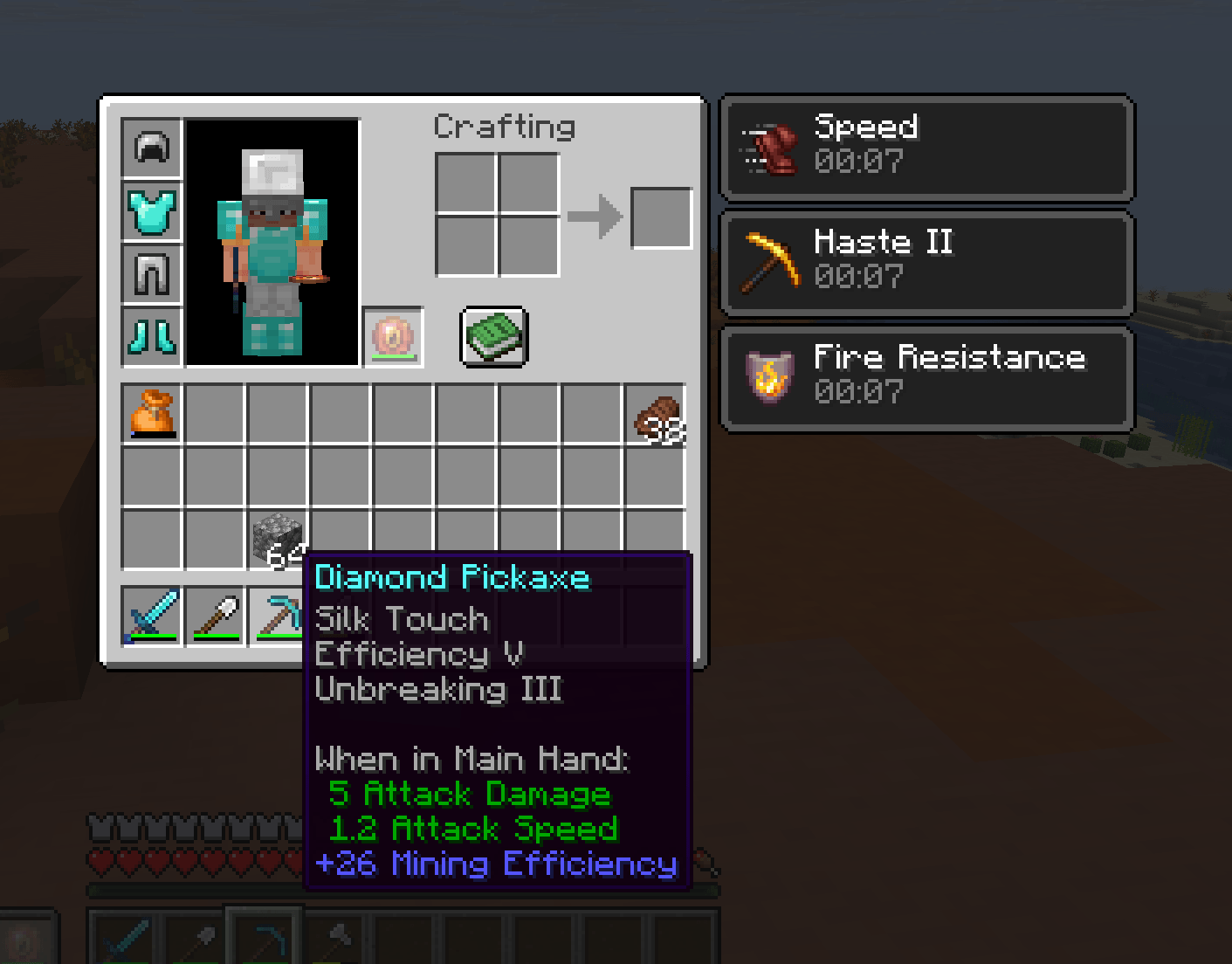Pick up the wooden Shovel from the hotbar
This screenshot has width=1232, height=964.
click(x=215, y=616)
